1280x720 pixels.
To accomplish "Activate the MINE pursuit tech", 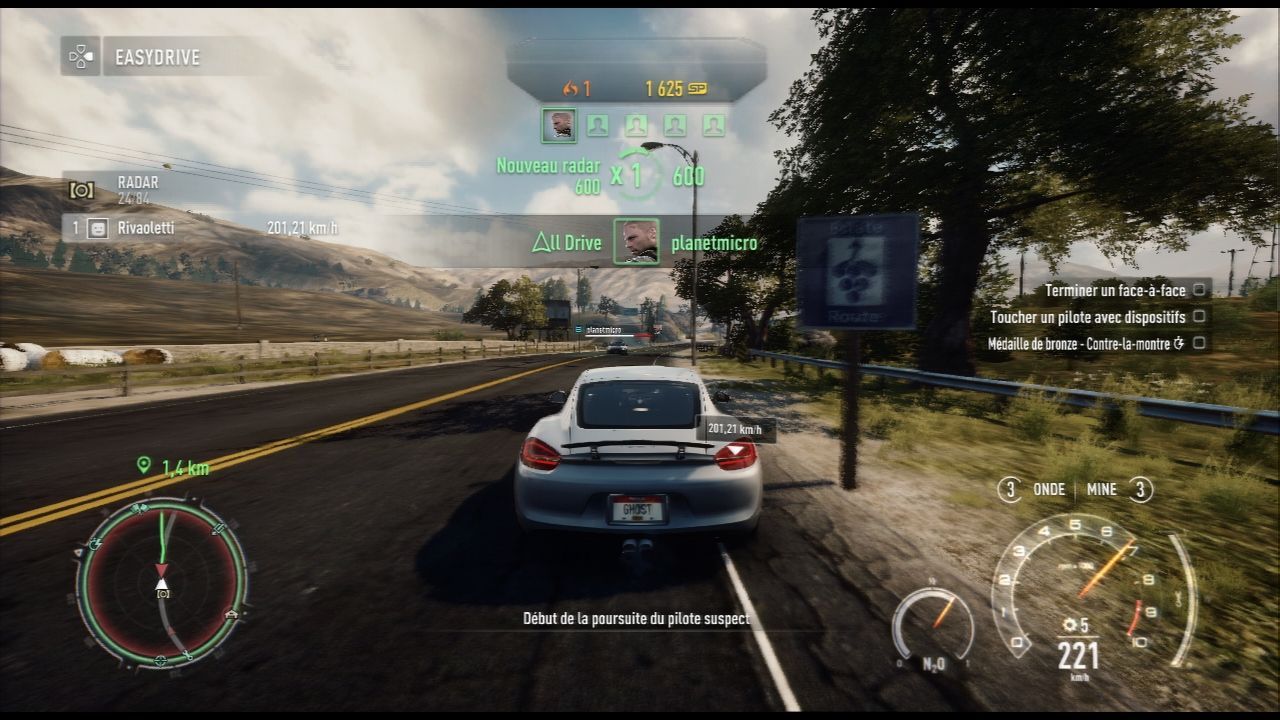I will (x=1114, y=490).
